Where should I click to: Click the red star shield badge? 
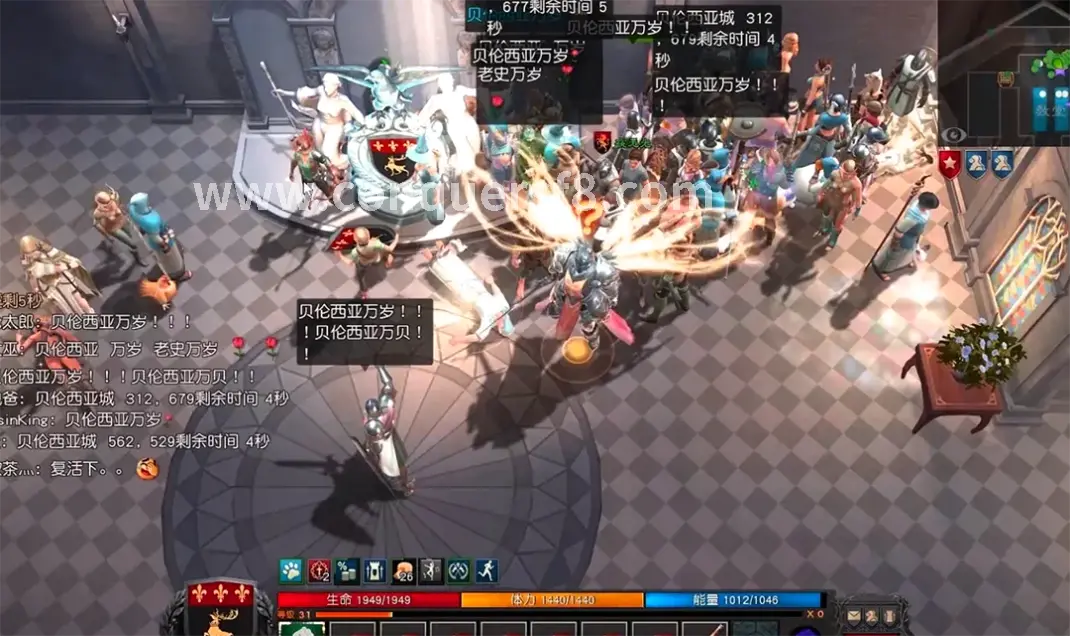[950, 164]
